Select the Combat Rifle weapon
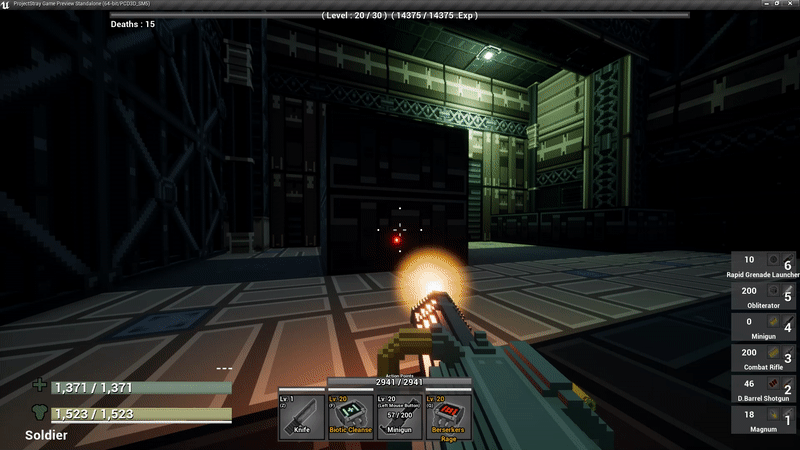 click(765, 358)
